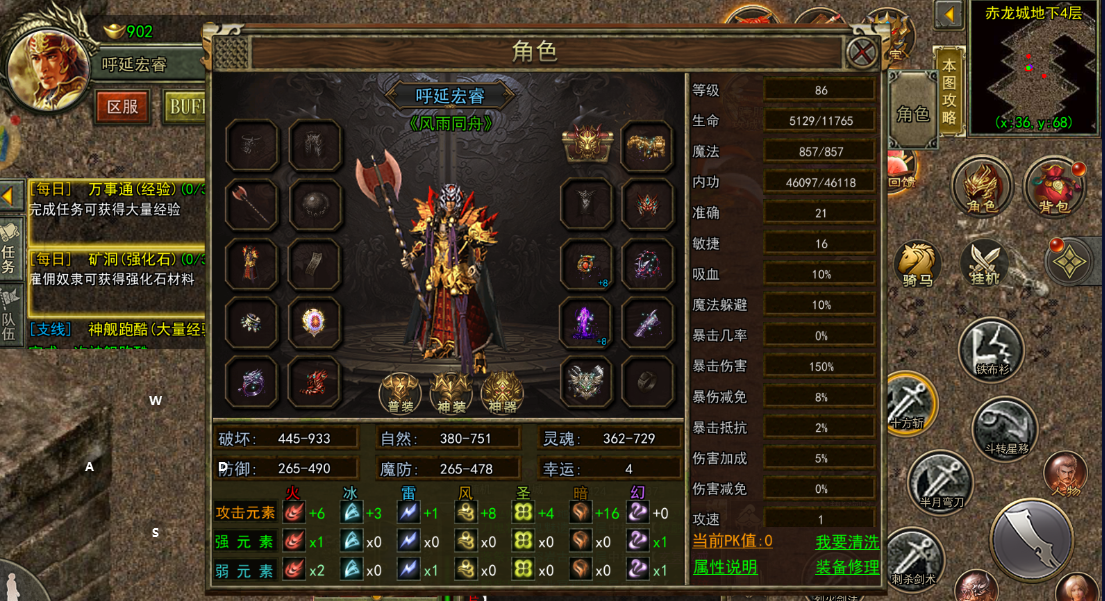Select the red-gold armor equipment slot
The width and height of the screenshot is (1105, 601).
click(x=251, y=264)
